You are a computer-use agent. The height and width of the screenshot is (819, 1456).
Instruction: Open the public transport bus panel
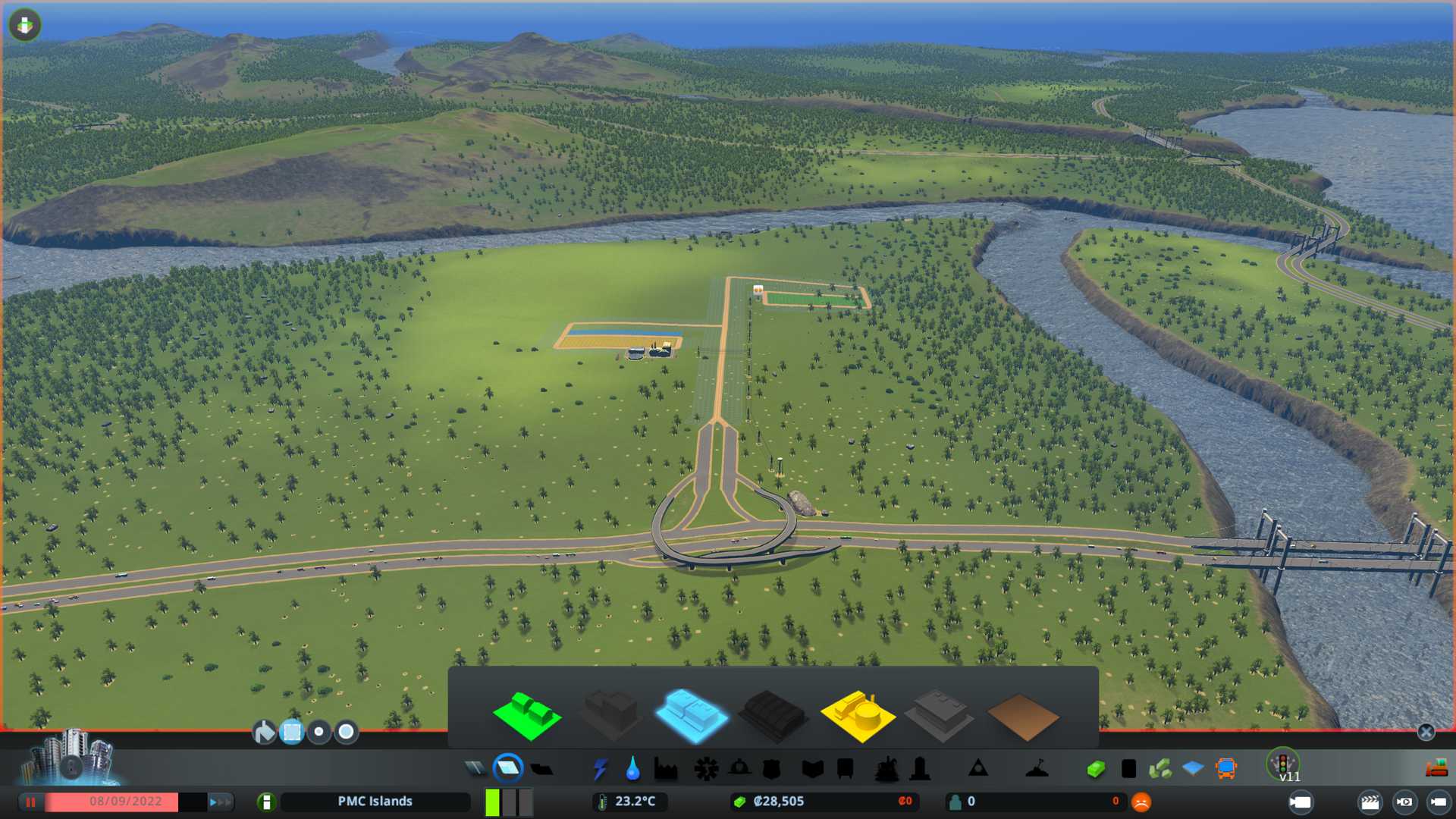click(1225, 769)
